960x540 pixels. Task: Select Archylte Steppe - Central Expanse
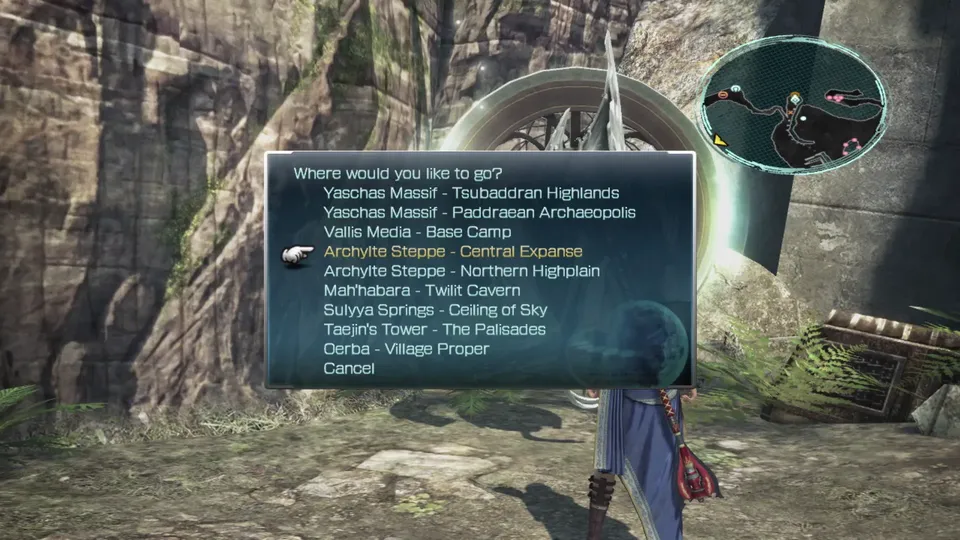coord(453,251)
